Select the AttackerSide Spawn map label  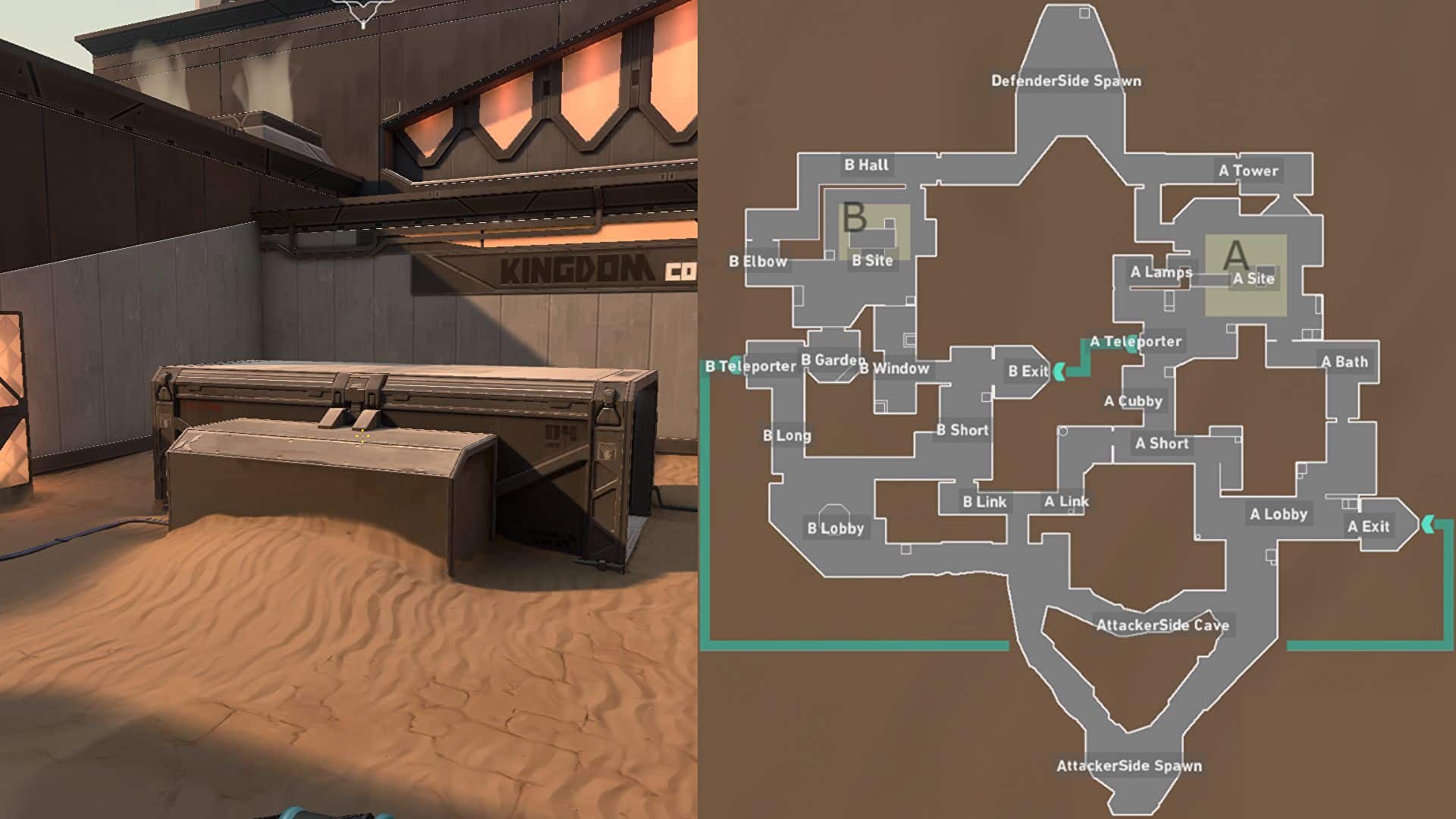click(1129, 766)
